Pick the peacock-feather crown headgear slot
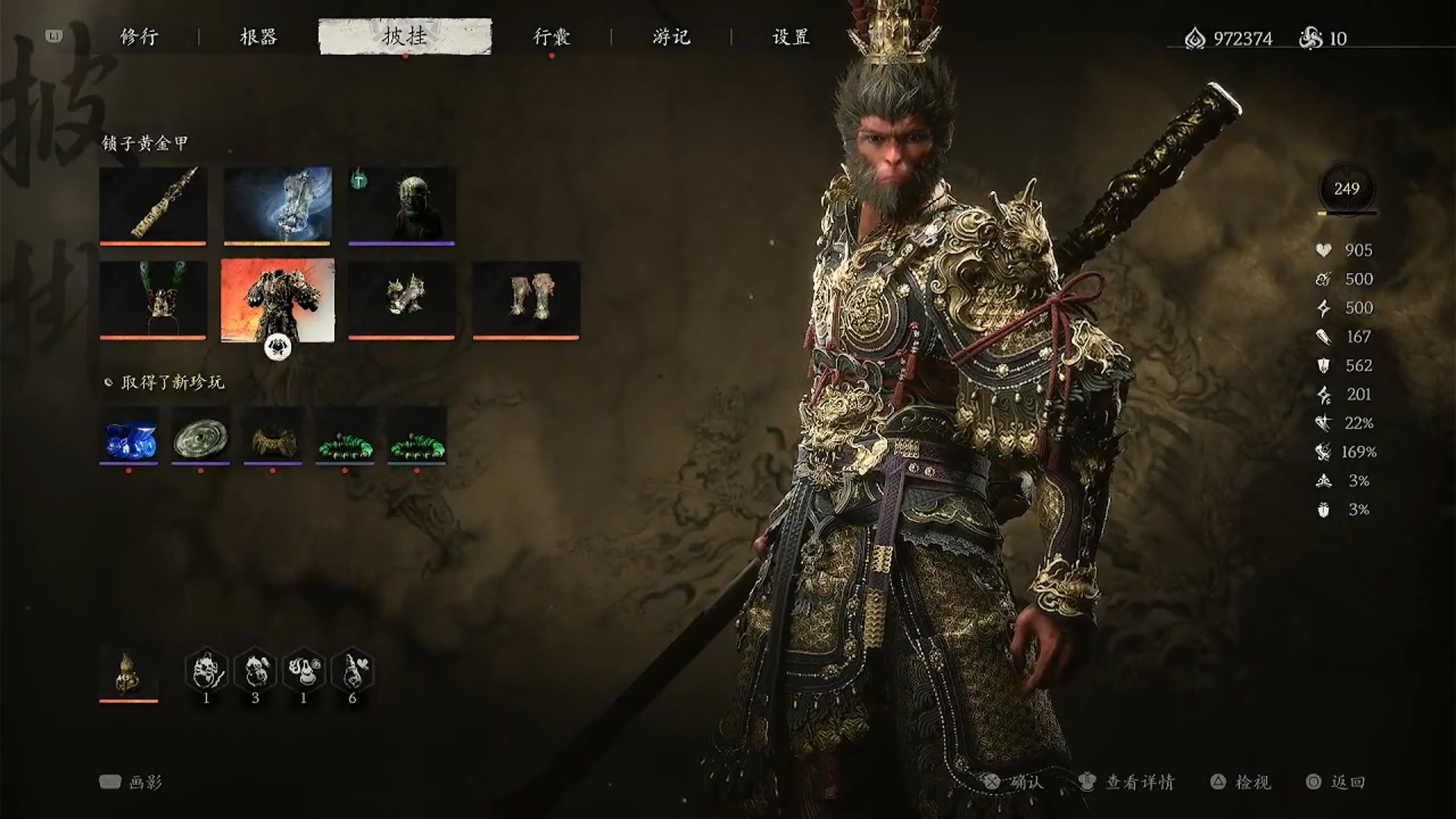Screen dimensions: 1456x819 point(152,300)
